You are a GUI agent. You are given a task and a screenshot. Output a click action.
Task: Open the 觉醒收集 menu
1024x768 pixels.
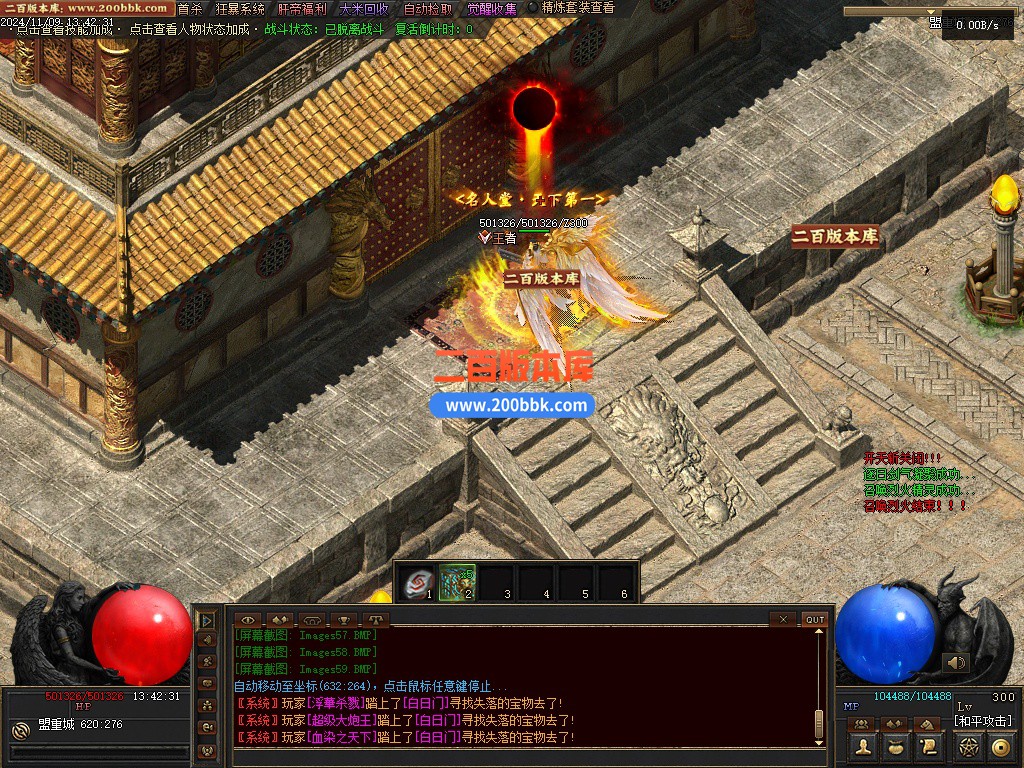[492, 9]
